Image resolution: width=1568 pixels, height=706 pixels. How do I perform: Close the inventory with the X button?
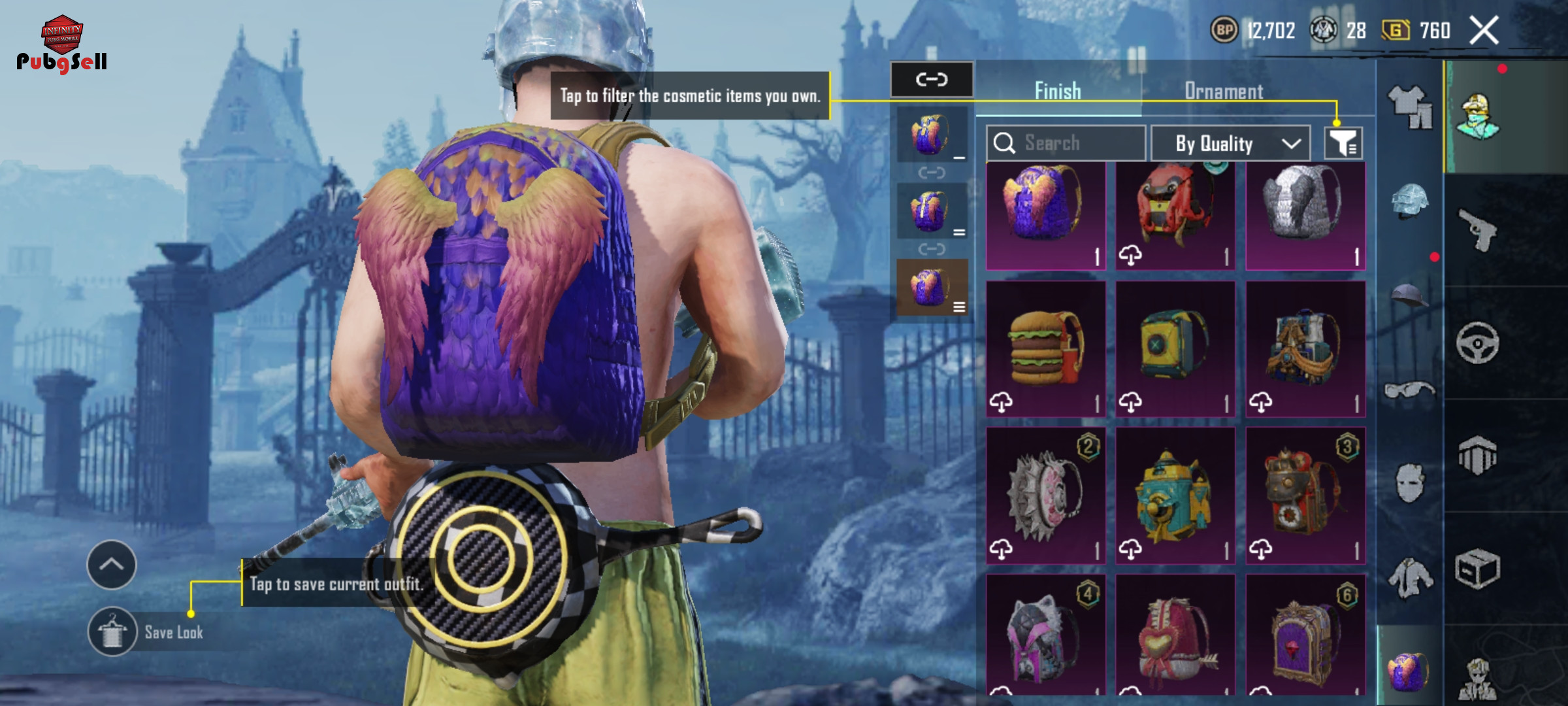(x=1484, y=31)
